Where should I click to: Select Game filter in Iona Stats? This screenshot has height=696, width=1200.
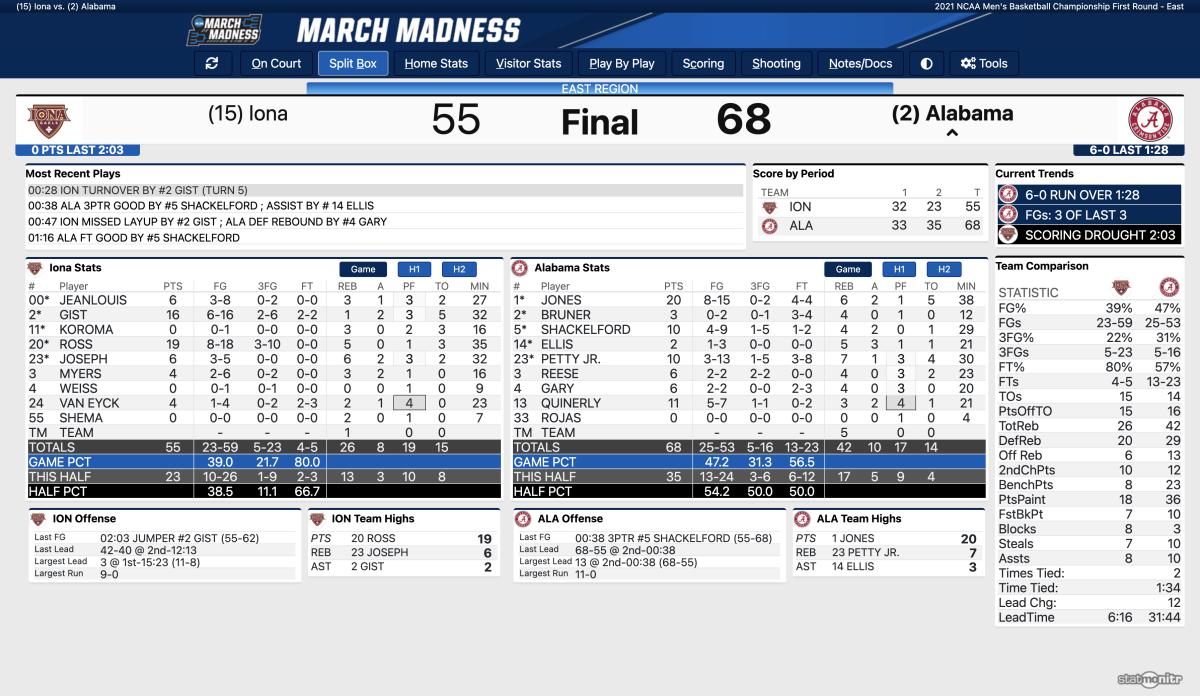[x=363, y=269]
